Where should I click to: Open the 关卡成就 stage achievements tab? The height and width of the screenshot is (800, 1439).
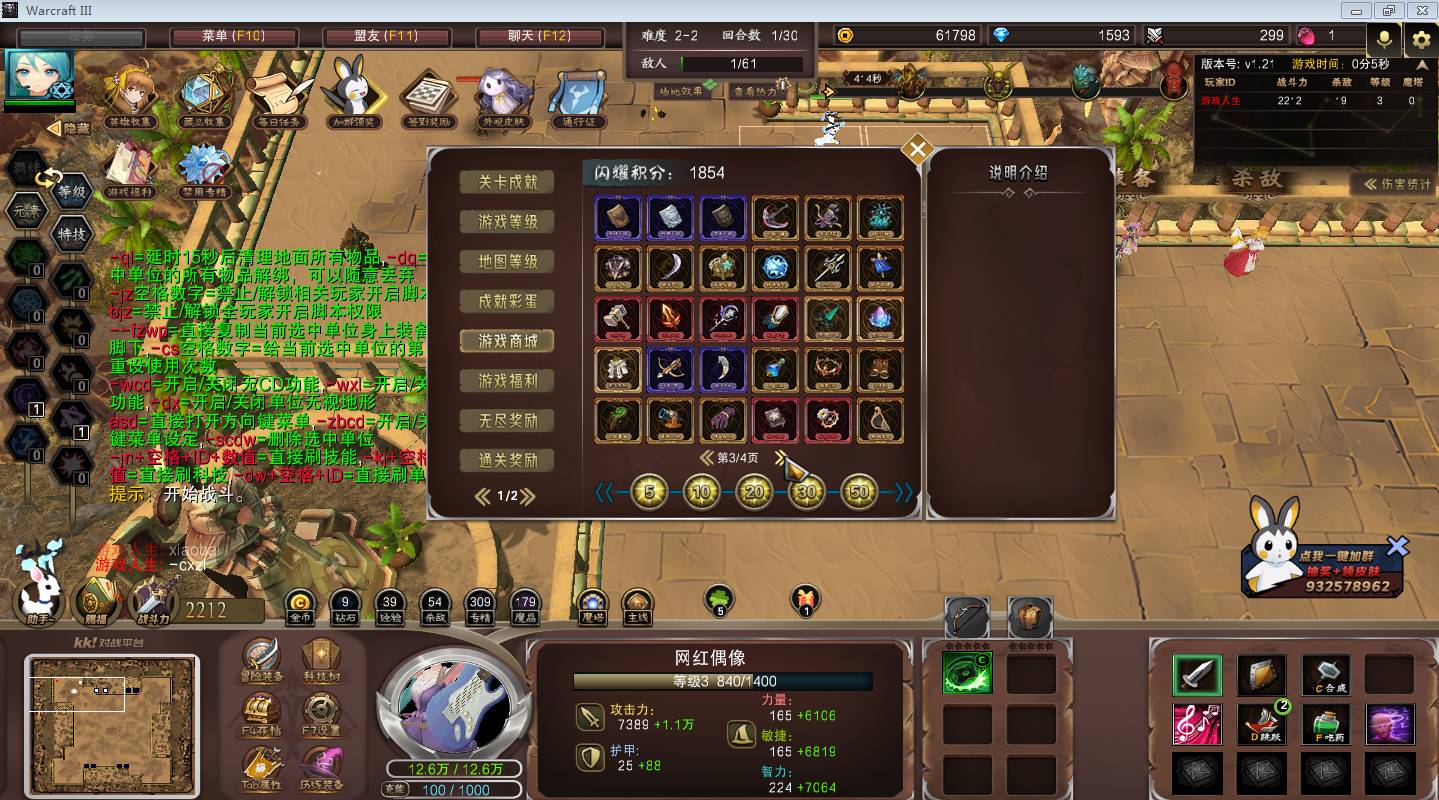point(508,182)
